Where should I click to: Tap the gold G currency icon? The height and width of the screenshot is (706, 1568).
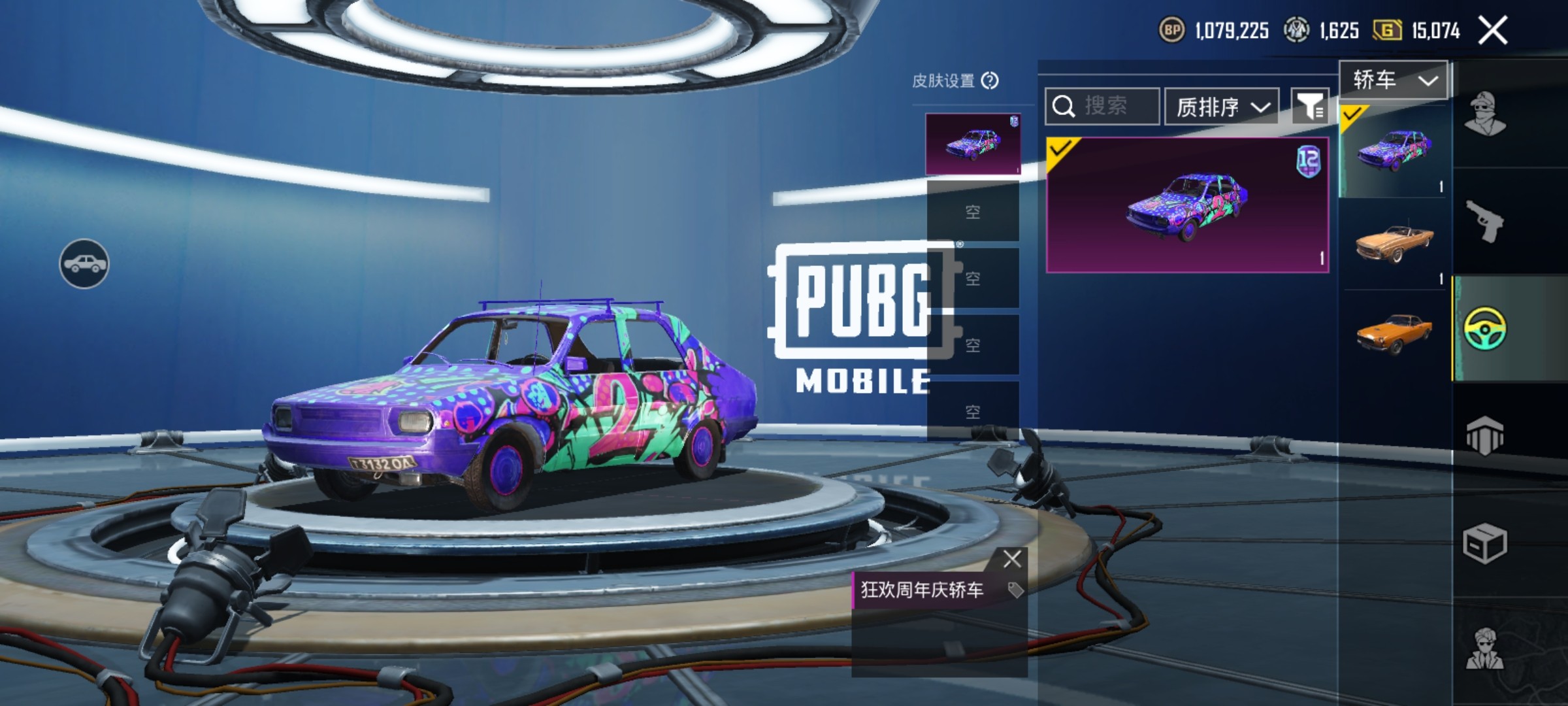click(x=1386, y=31)
